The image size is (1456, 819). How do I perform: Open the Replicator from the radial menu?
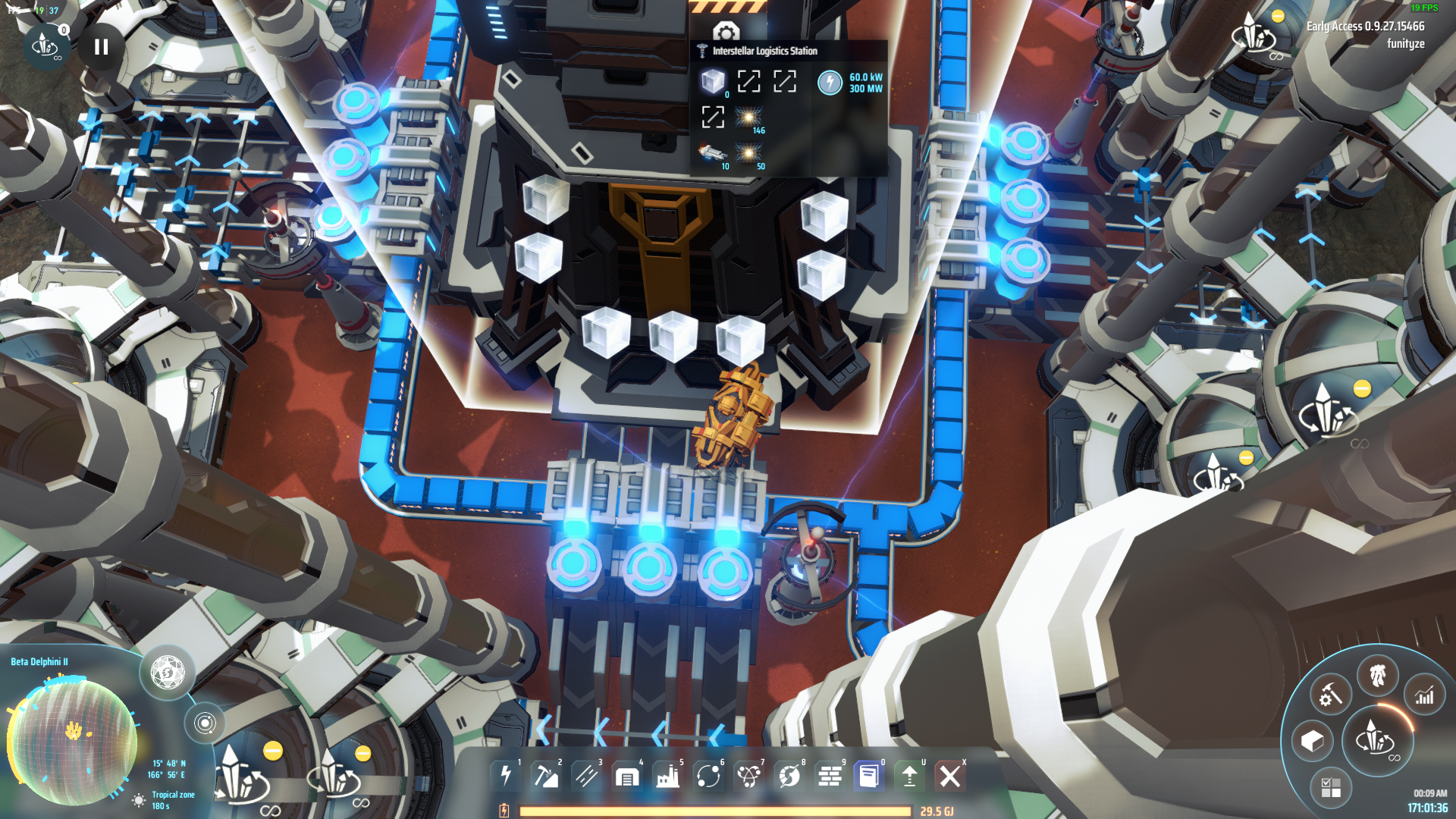click(x=1332, y=695)
